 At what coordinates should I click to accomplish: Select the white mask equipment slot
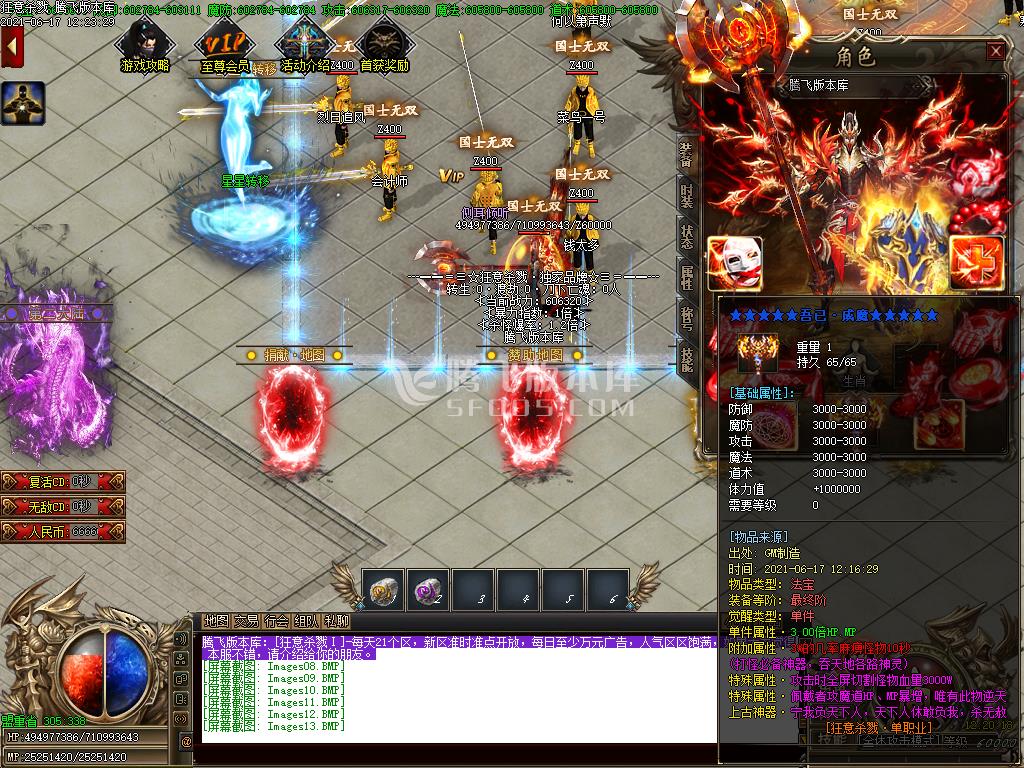(735, 263)
